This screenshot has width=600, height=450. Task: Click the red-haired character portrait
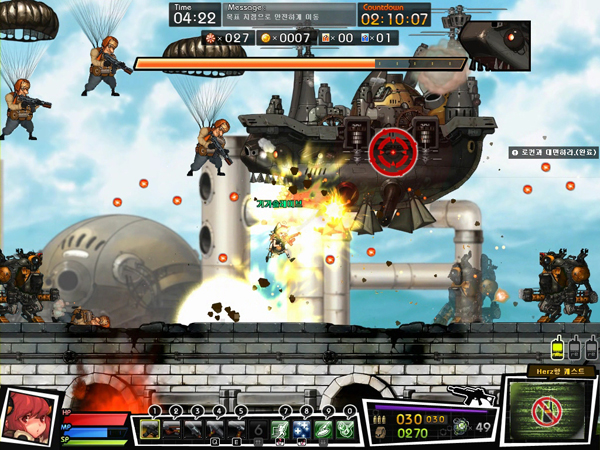click(x=28, y=417)
